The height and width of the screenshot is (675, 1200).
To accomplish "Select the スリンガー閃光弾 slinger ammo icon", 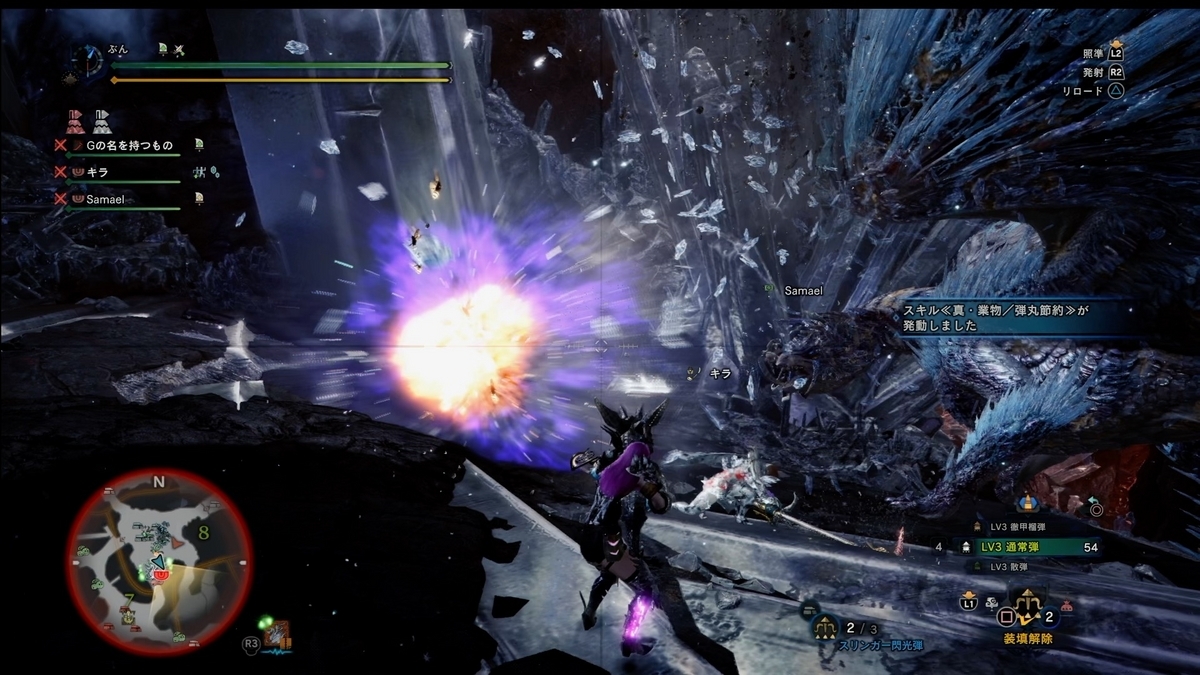I will 825,628.
